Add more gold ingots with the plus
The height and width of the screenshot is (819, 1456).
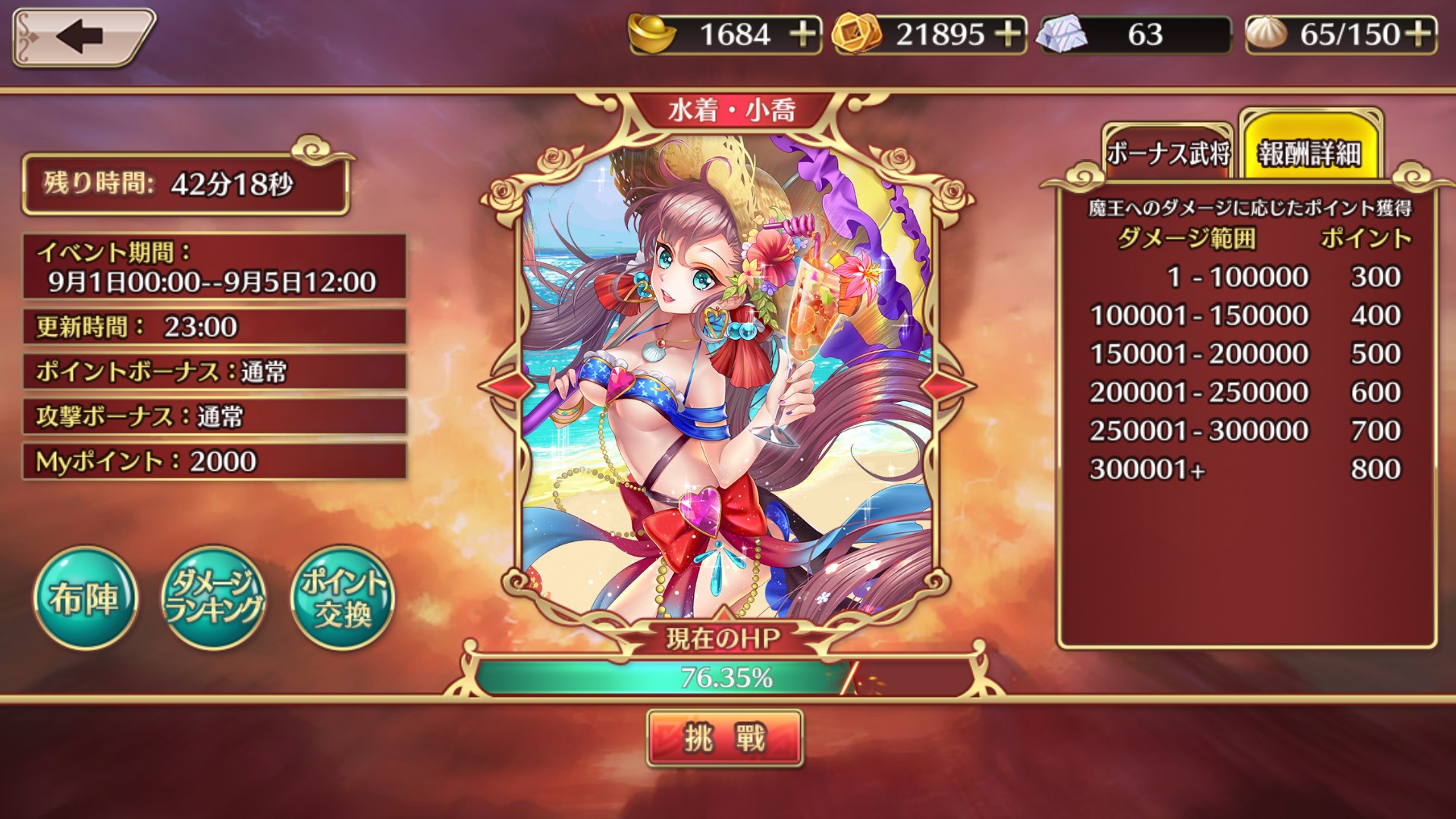(x=803, y=35)
